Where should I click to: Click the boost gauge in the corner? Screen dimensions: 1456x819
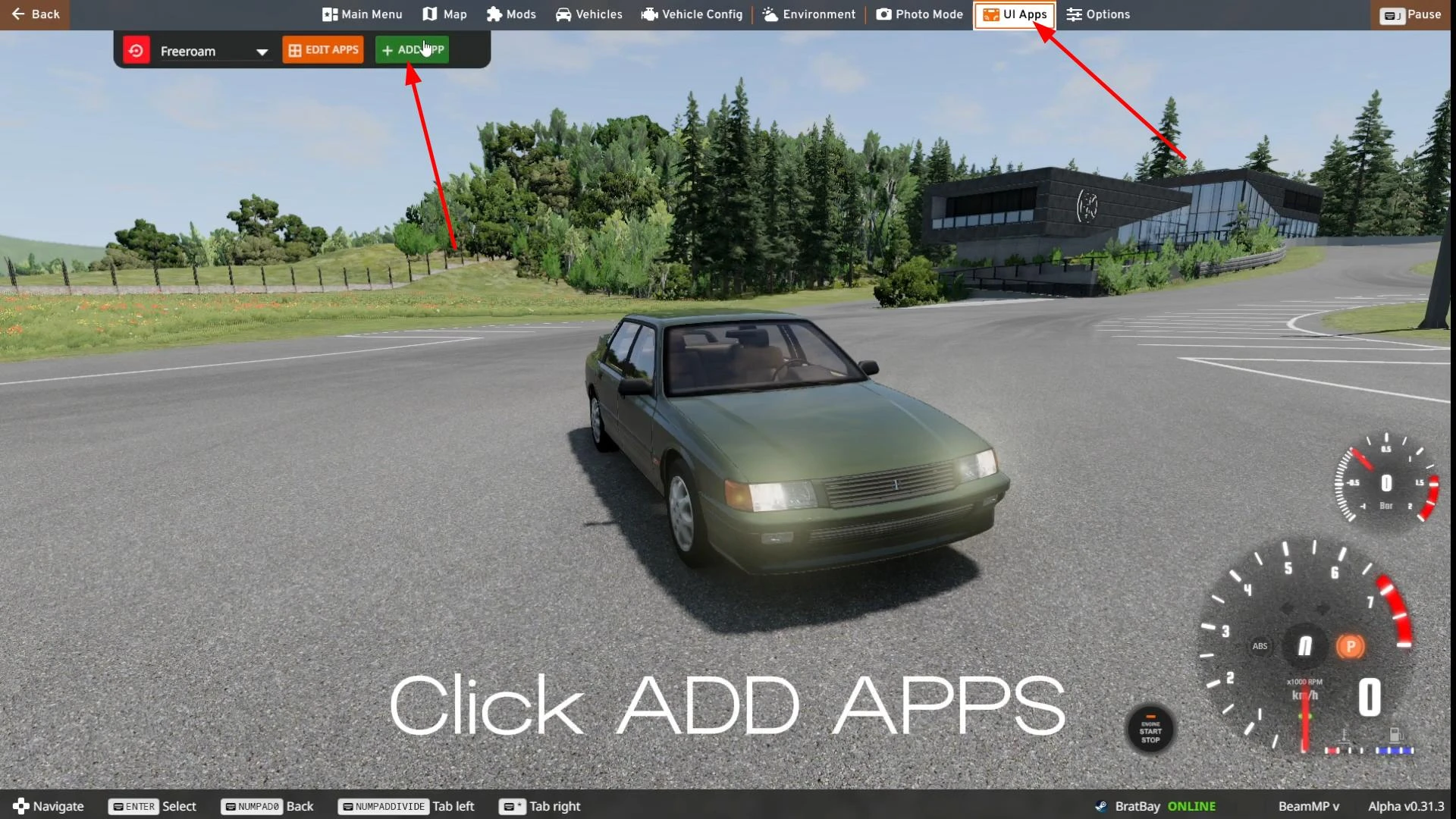[x=1385, y=482]
